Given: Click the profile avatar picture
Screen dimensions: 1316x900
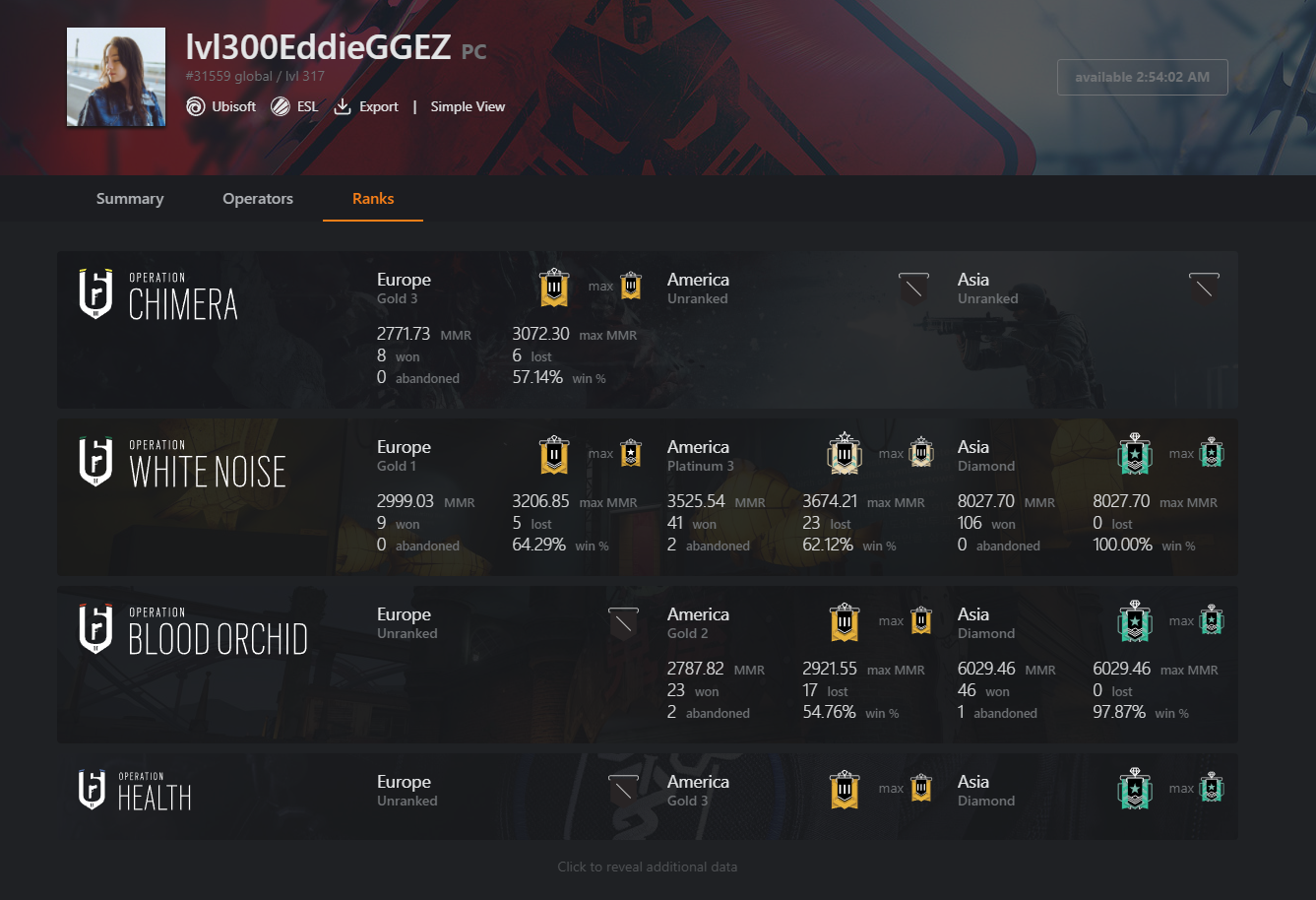Looking at the screenshot, I should (115, 76).
